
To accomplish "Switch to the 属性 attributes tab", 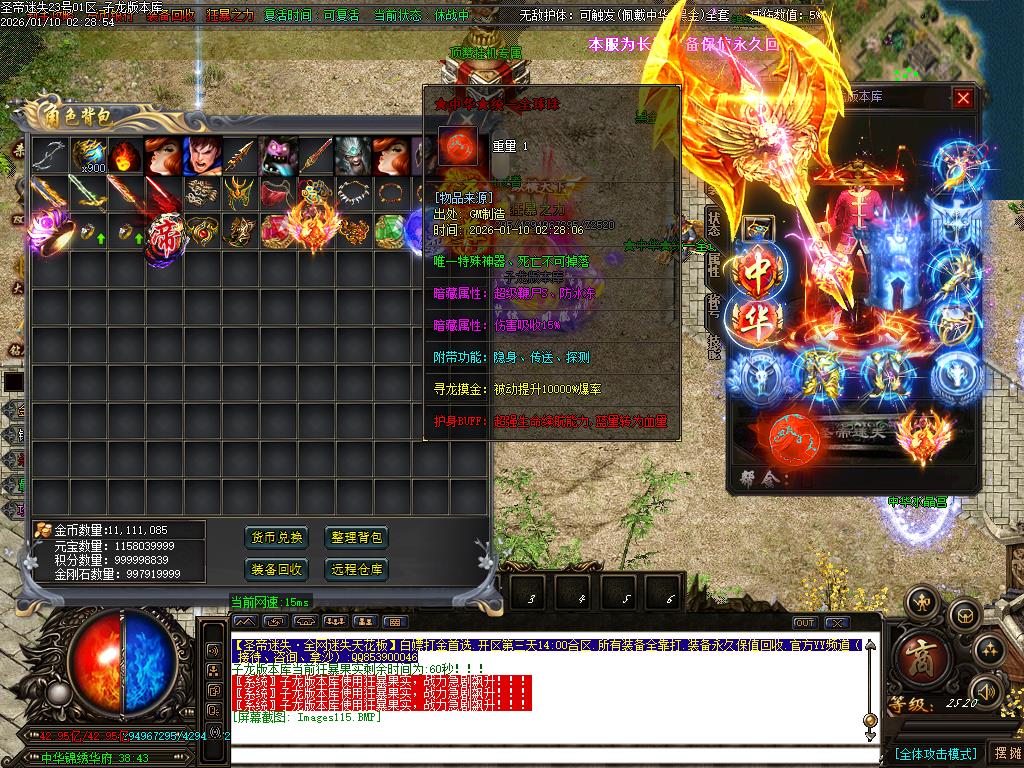I will coord(714,264).
